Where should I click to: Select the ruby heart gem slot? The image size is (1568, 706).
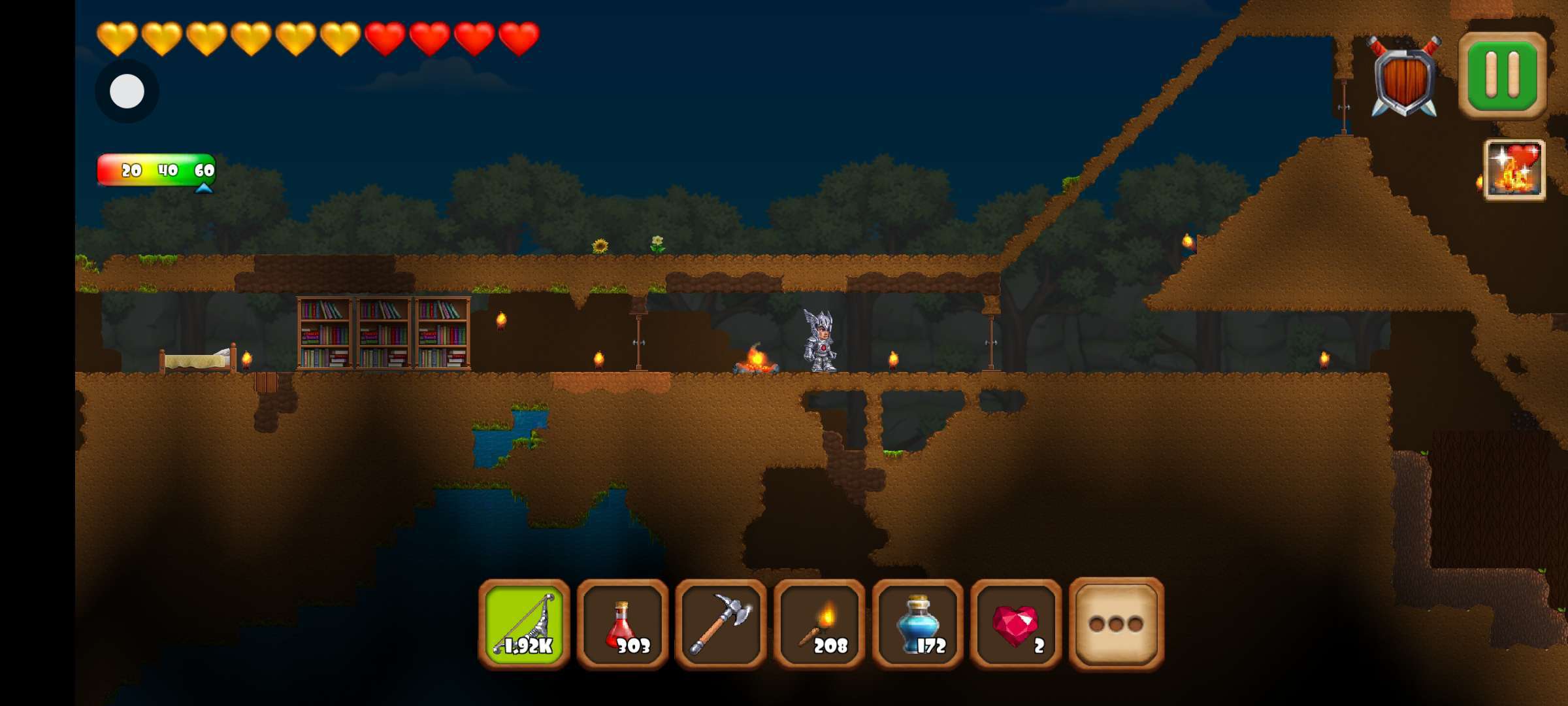pos(1016,625)
